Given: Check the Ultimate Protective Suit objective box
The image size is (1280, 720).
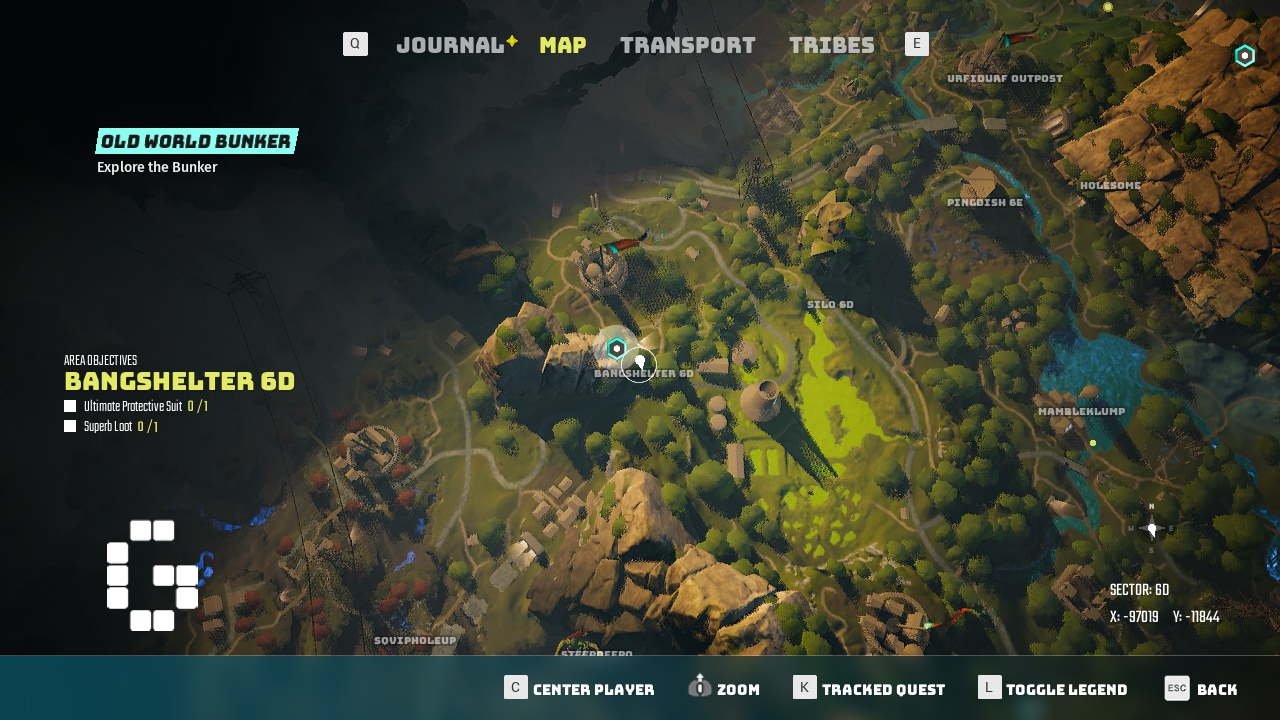Looking at the screenshot, I should click(70, 406).
